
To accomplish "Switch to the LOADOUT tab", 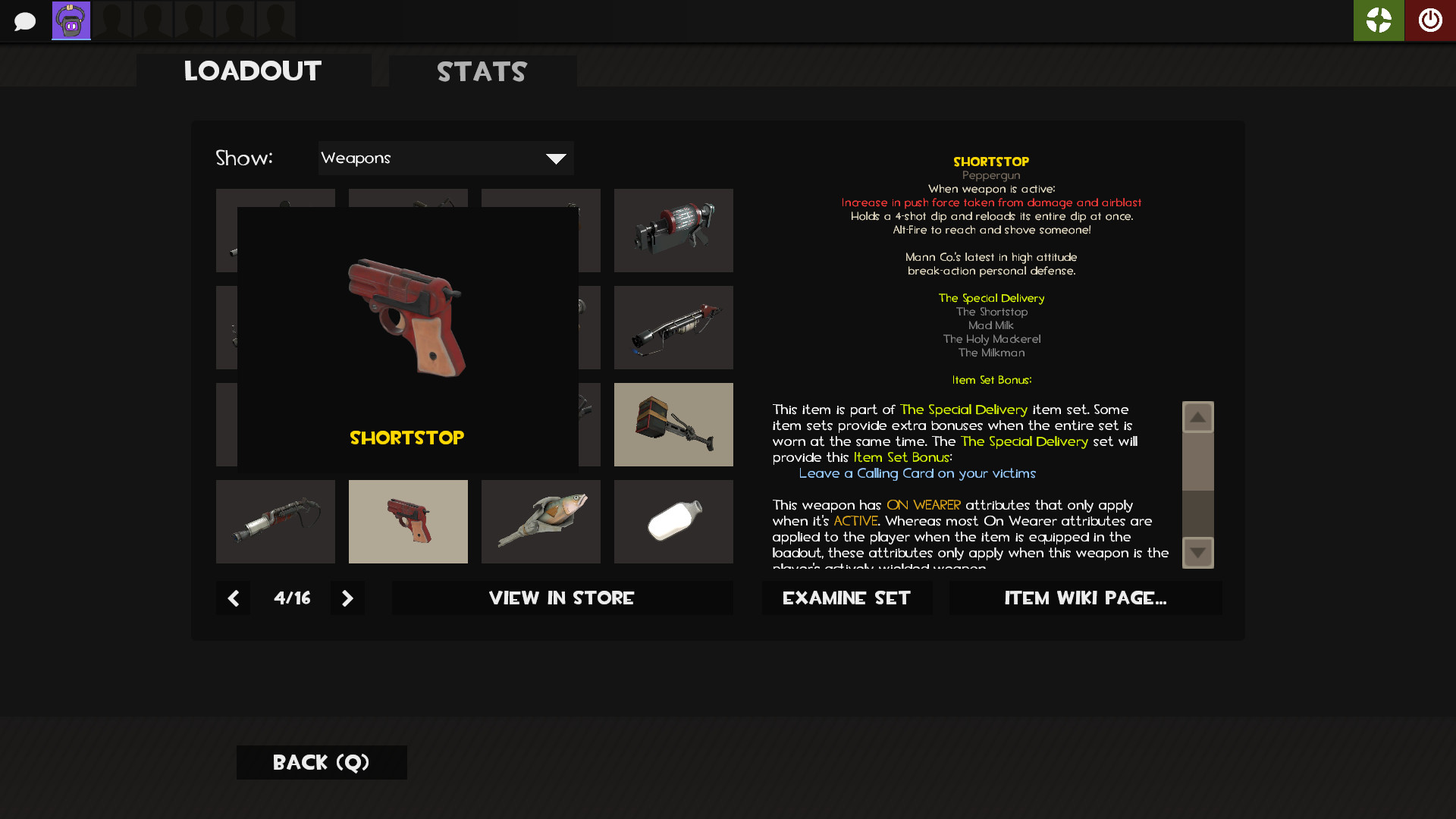I will (x=253, y=71).
